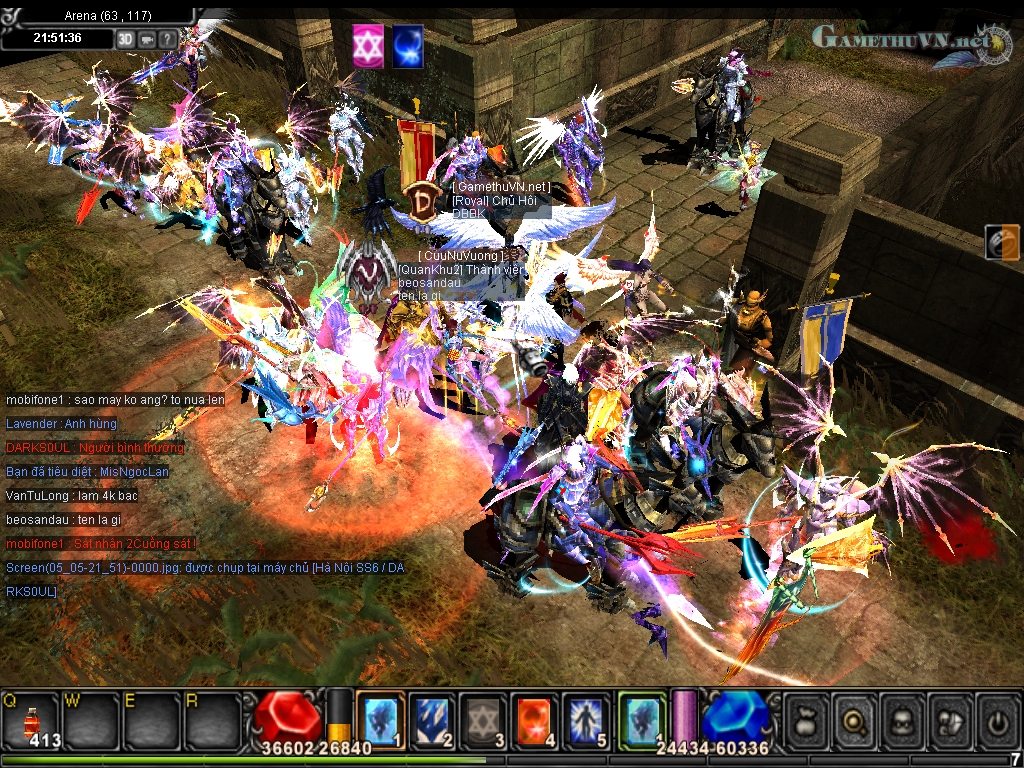Select the pink hexagram buff icon
This screenshot has width=1024, height=768.
(x=367, y=47)
